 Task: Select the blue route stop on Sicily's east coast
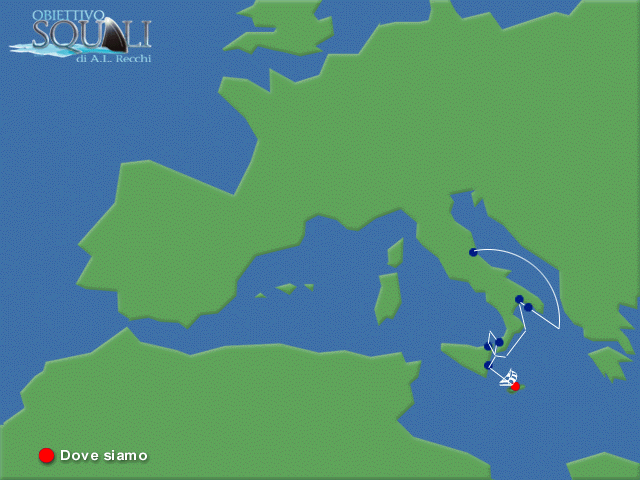click(x=488, y=365)
